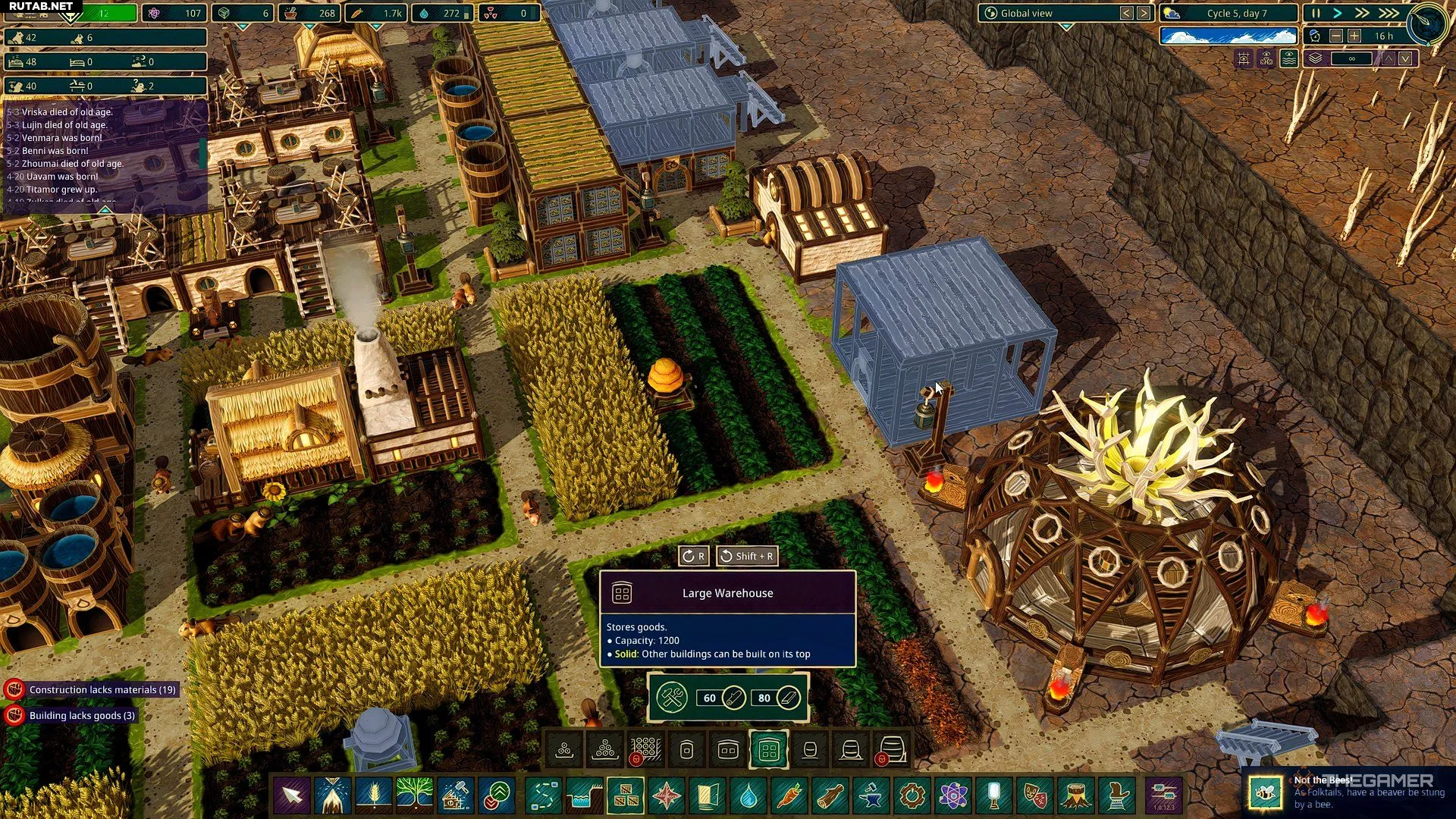Open Construction lacks materials alert
The width and height of the screenshot is (1456, 819).
pyautogui.click(x=102, y=689)
